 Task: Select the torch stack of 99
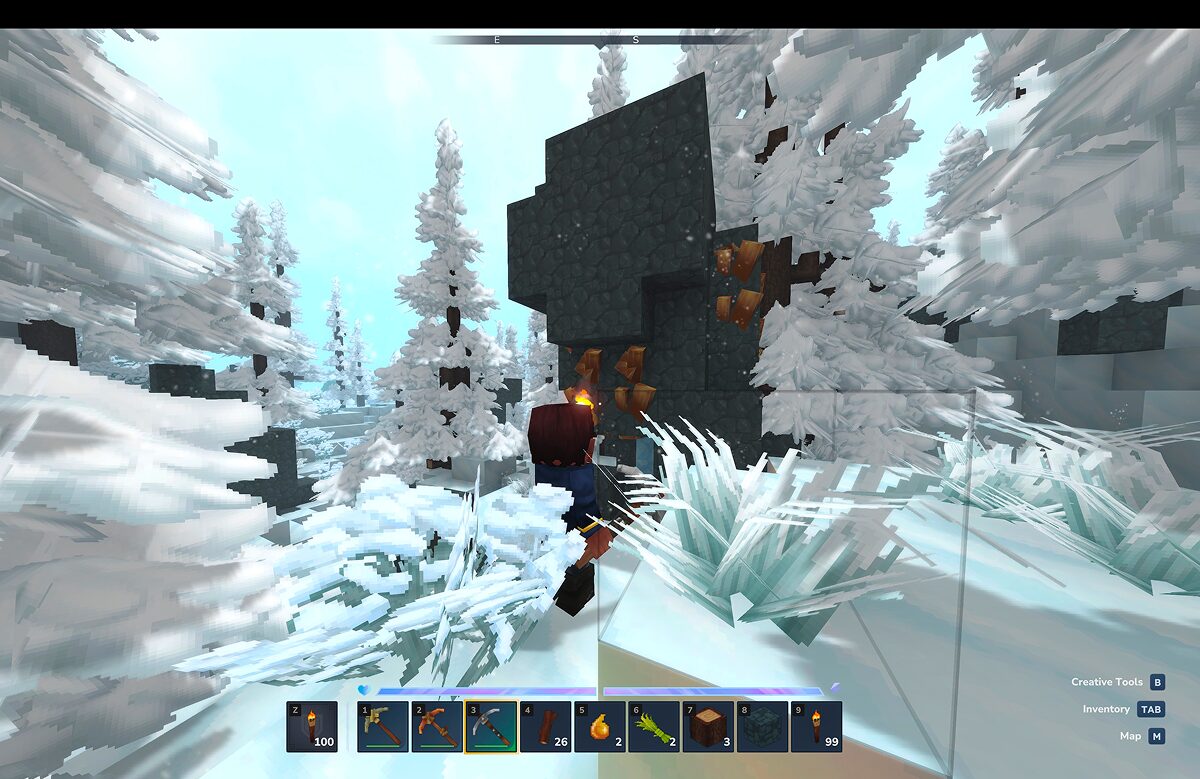816,727
